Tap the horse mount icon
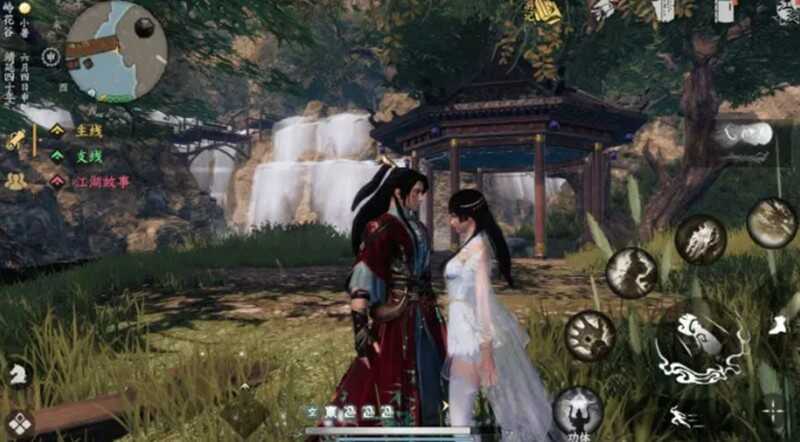This screenshot has height=442, width=800. pyautogui.click(x=18, y=373)
